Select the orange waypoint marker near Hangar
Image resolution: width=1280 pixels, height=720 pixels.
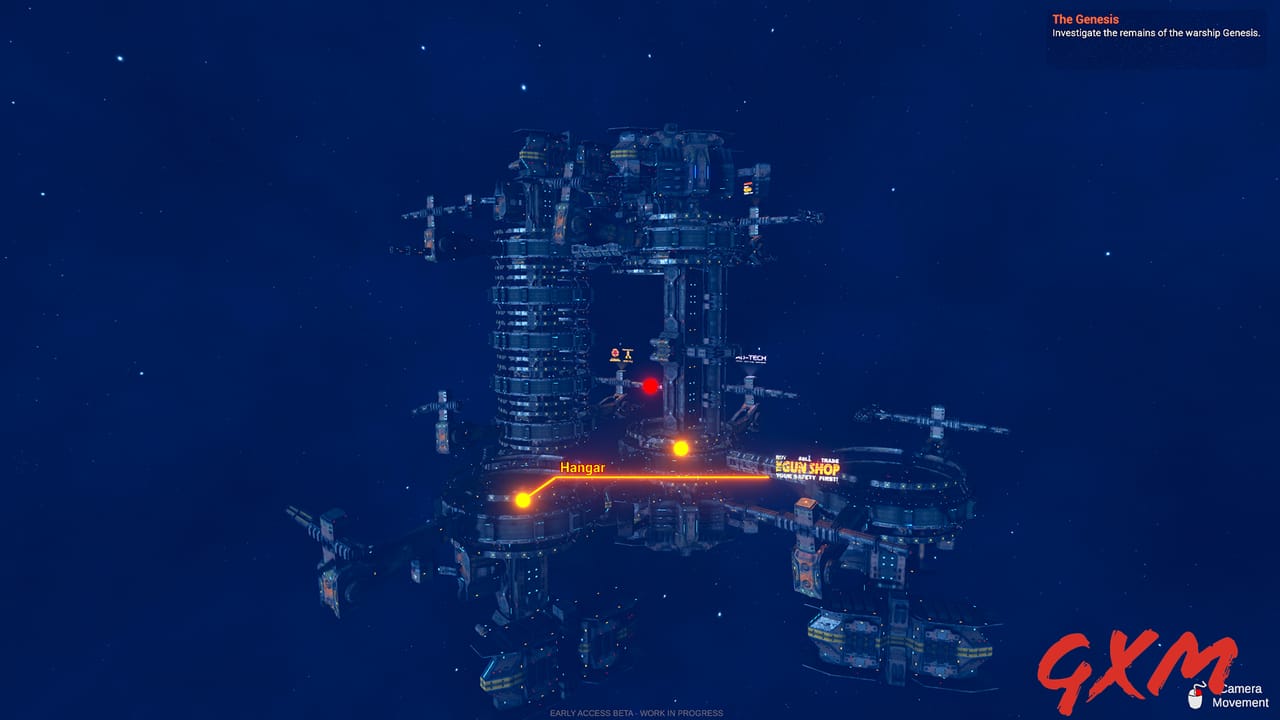pyautogui.click(x=524, y=498)
